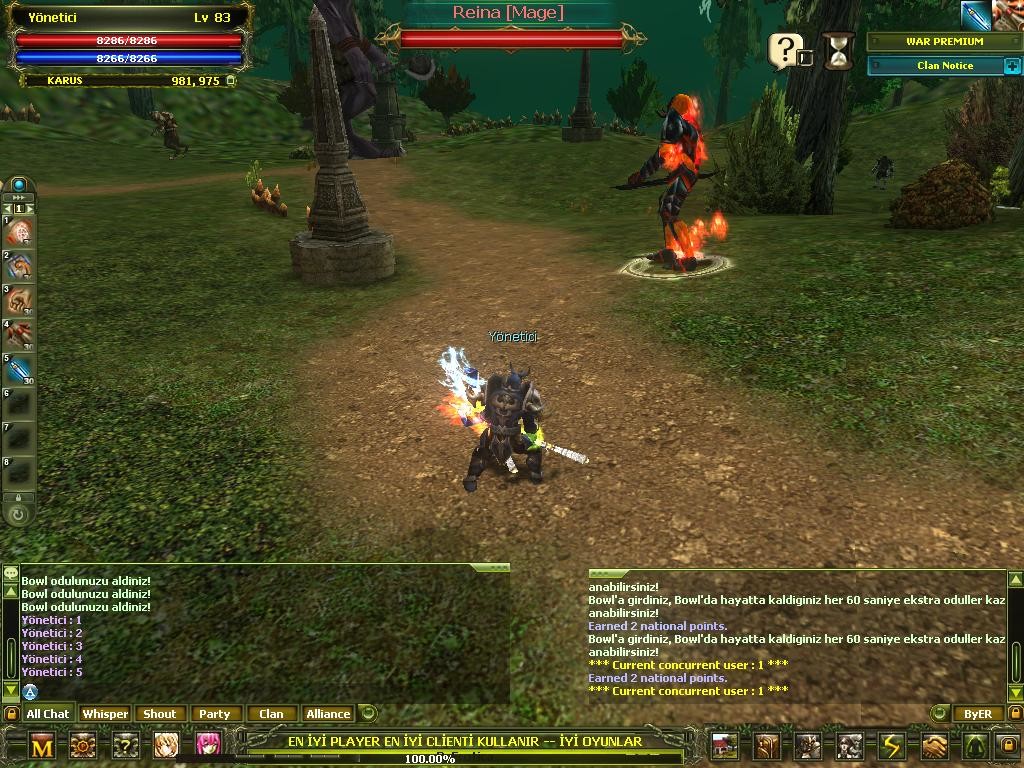
Task: Go to the next skill bar page
Action: pyautogui.click(x=29, y=208)
